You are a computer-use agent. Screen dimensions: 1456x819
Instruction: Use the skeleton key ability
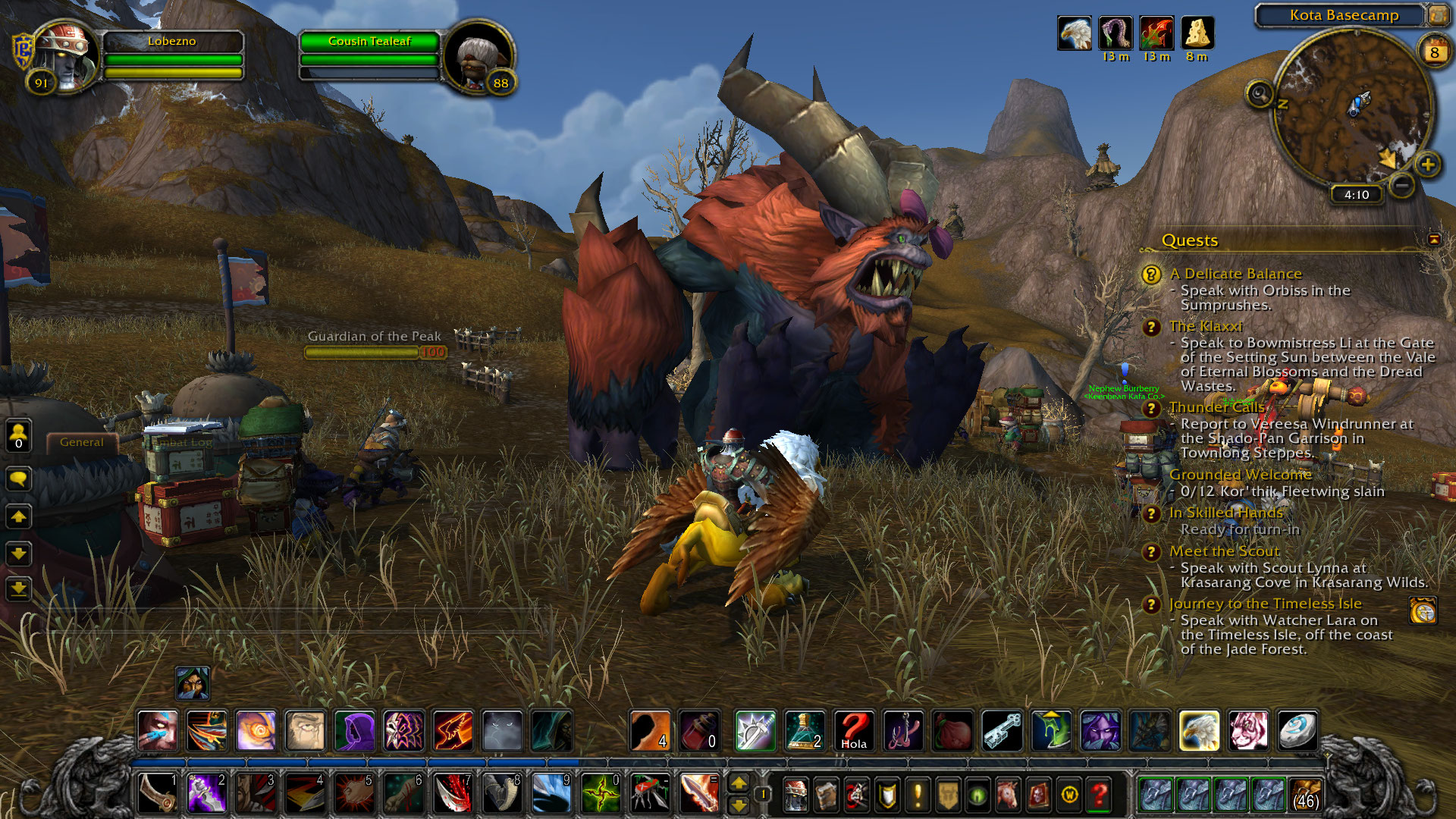(x=1002, y=731)
